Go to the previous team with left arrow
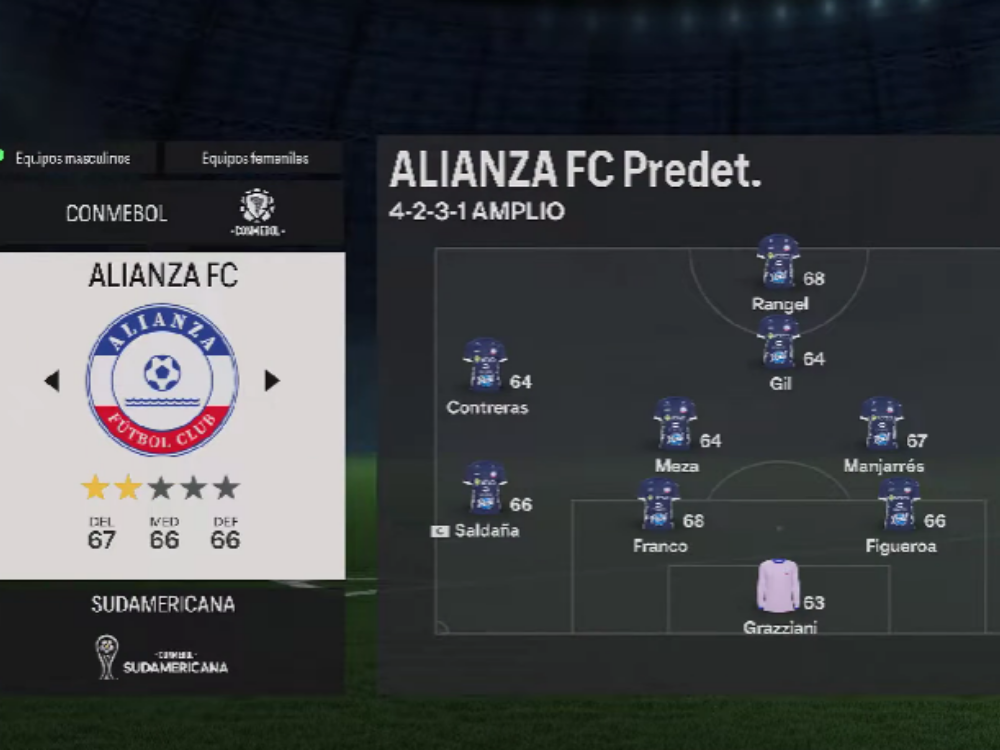 pos(52,381)
